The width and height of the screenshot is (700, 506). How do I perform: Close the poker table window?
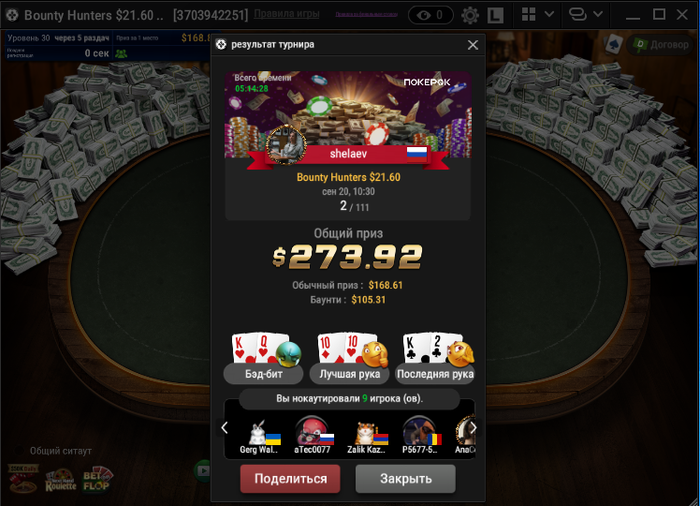pos(685,15)
